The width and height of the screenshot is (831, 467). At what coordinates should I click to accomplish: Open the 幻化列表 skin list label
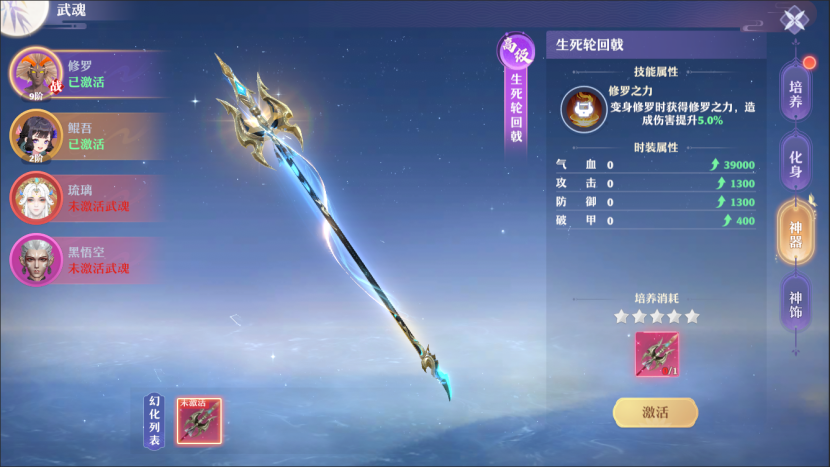(155, 421)
